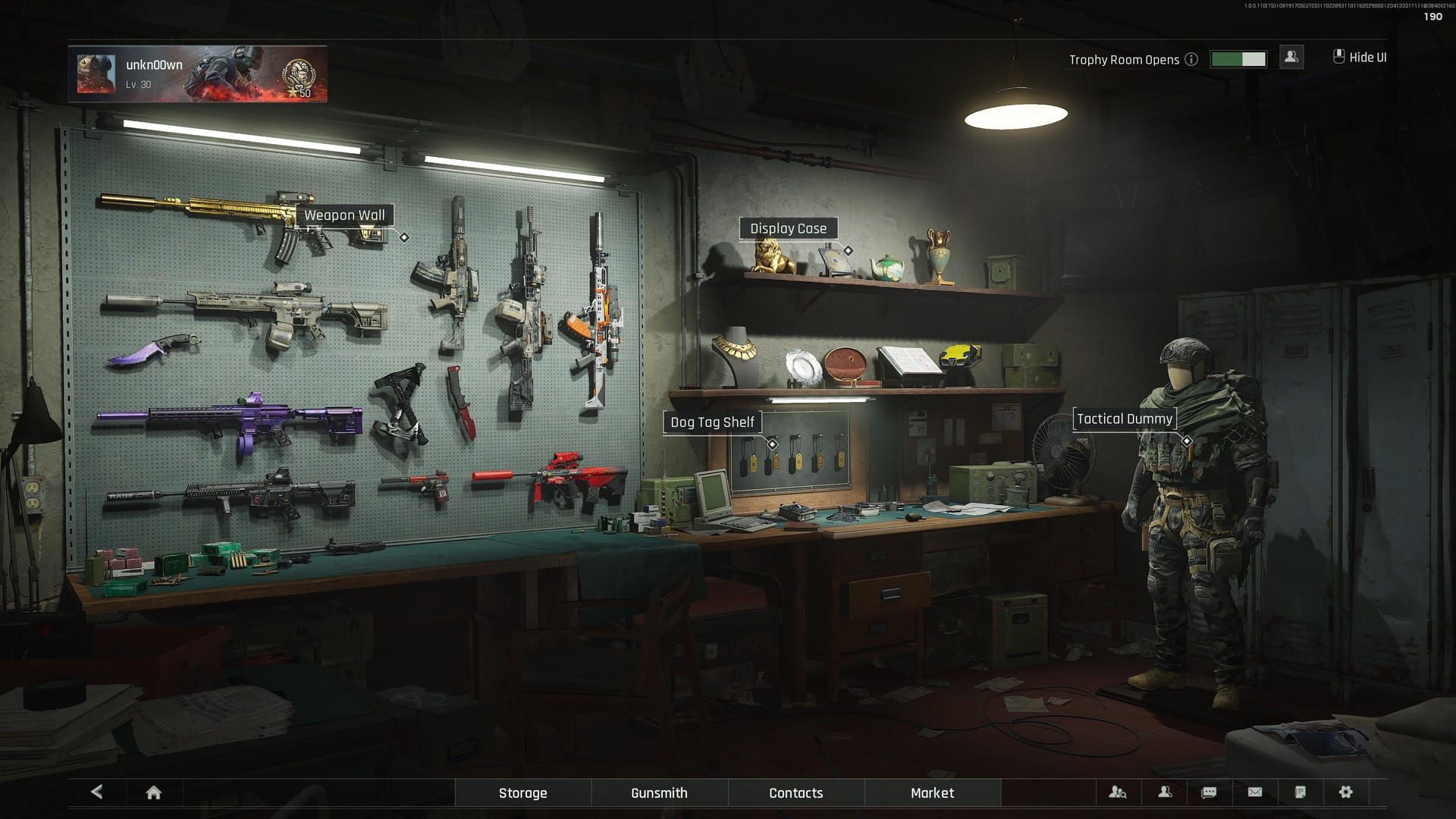Image resolution: width=1456 pixels, height=819 pixels.
Task: Select the Display Case label
Action: click(x=788, y=228)
